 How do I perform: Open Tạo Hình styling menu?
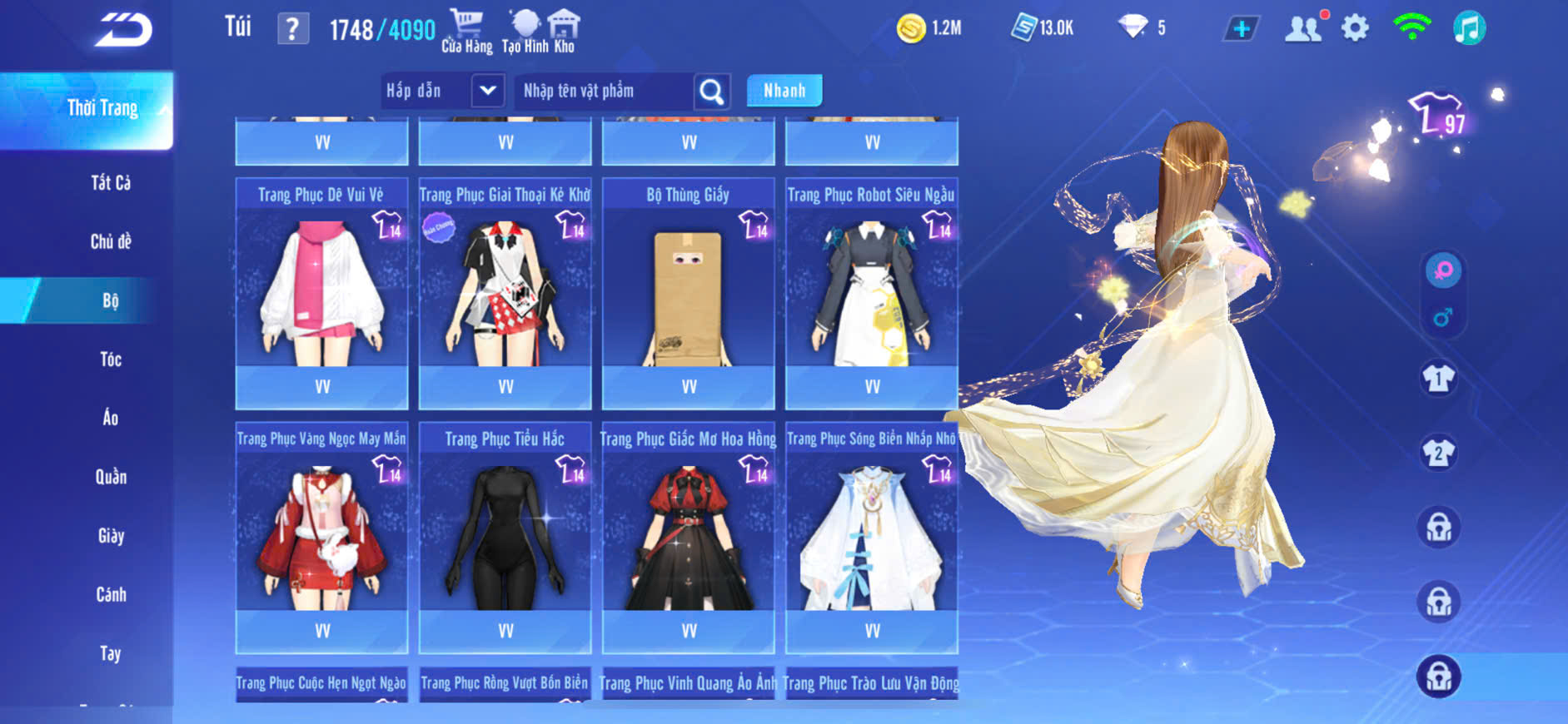(x=525, y=32)
